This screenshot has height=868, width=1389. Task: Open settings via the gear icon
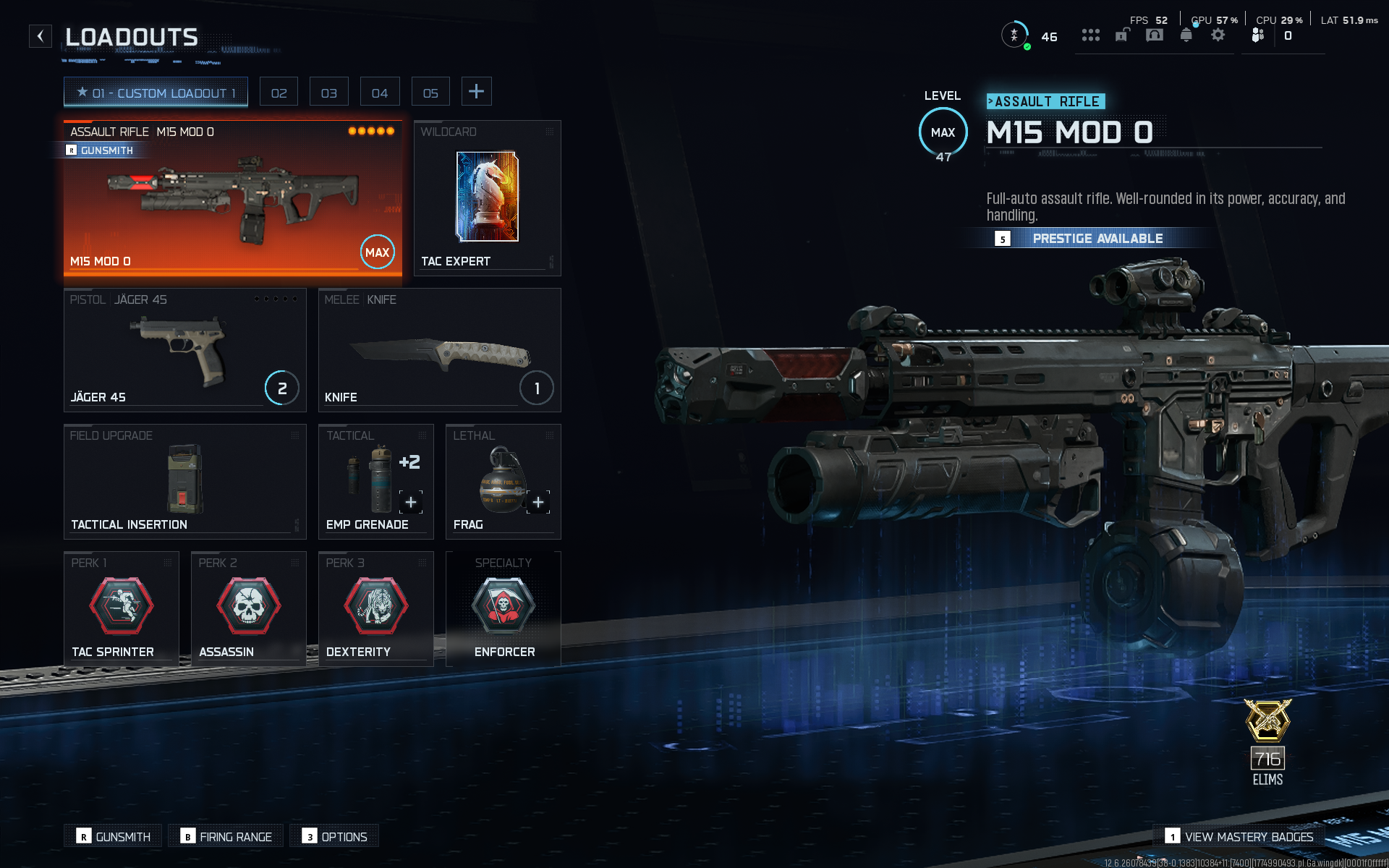pyautogui.click(x=1218, y=35)
